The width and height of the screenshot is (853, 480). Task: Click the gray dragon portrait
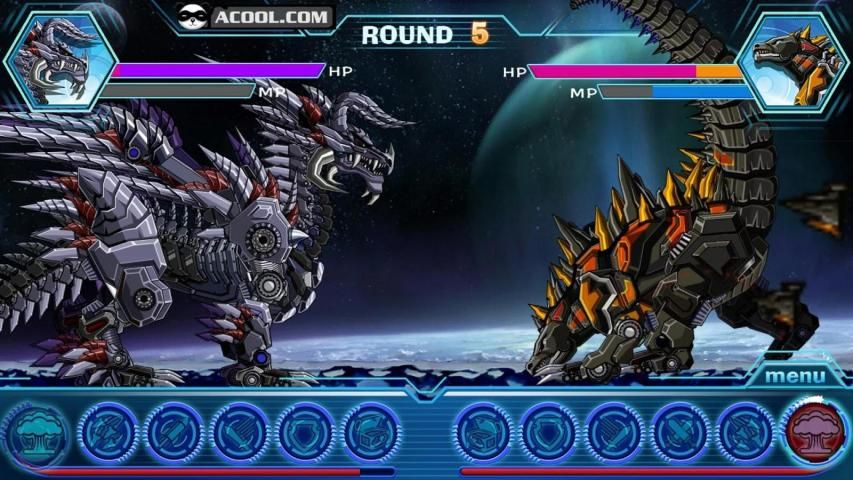point(56,58)
